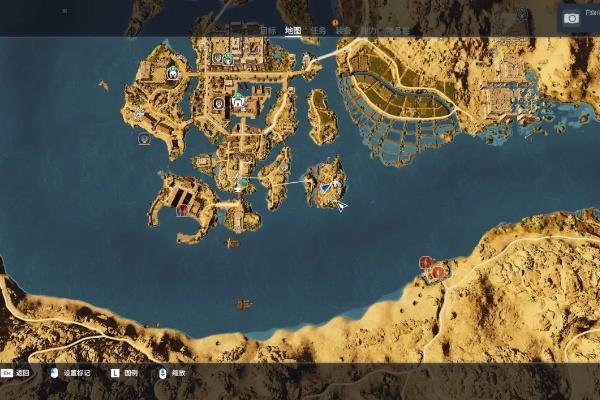Switch to the 任务 (Quests) tab

click(x=317, y=30)
